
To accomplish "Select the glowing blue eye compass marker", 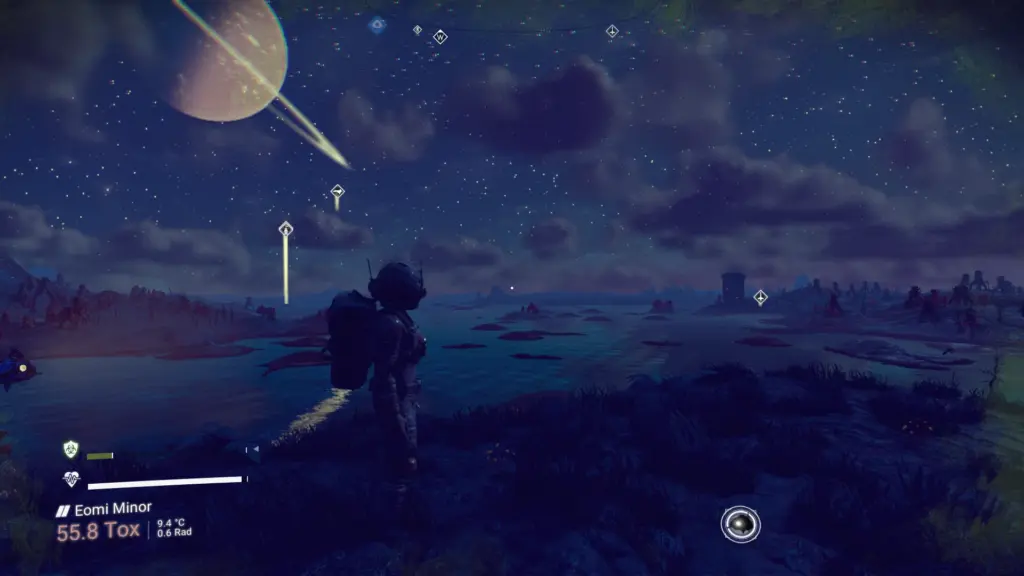I will click(x=377, y=25).
